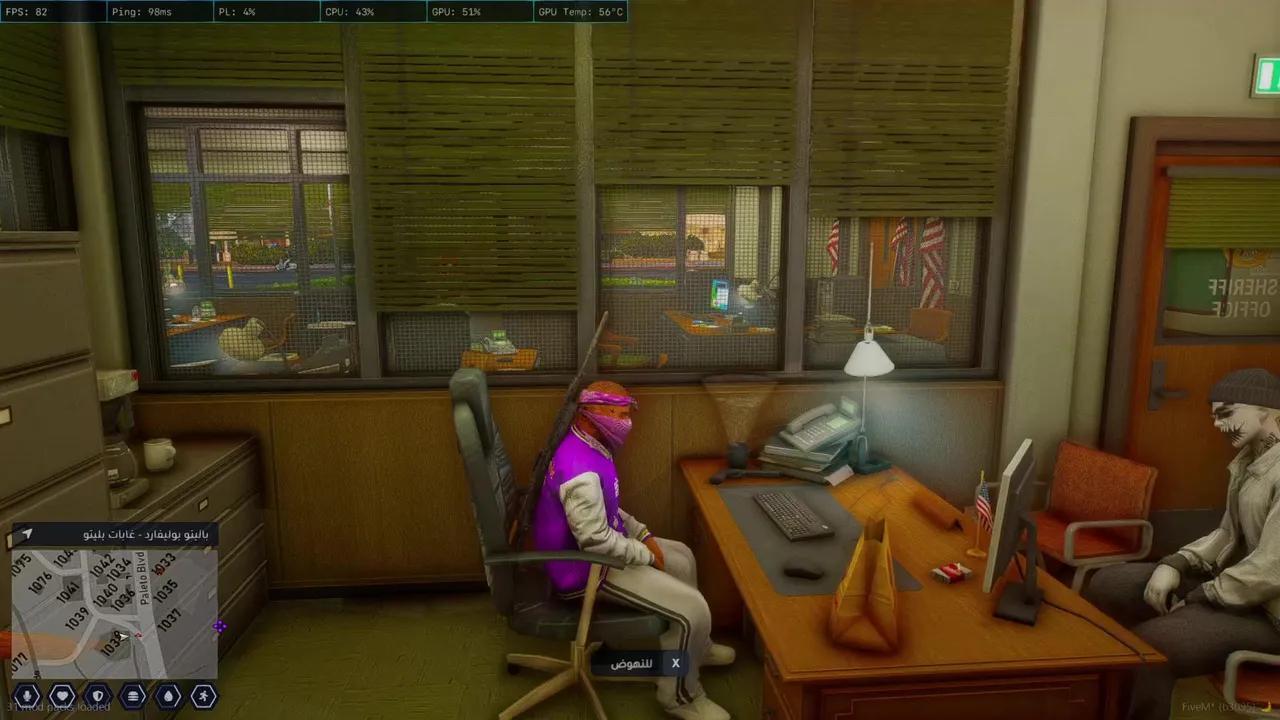Click the FiveM watermark in the corner

1215,707
